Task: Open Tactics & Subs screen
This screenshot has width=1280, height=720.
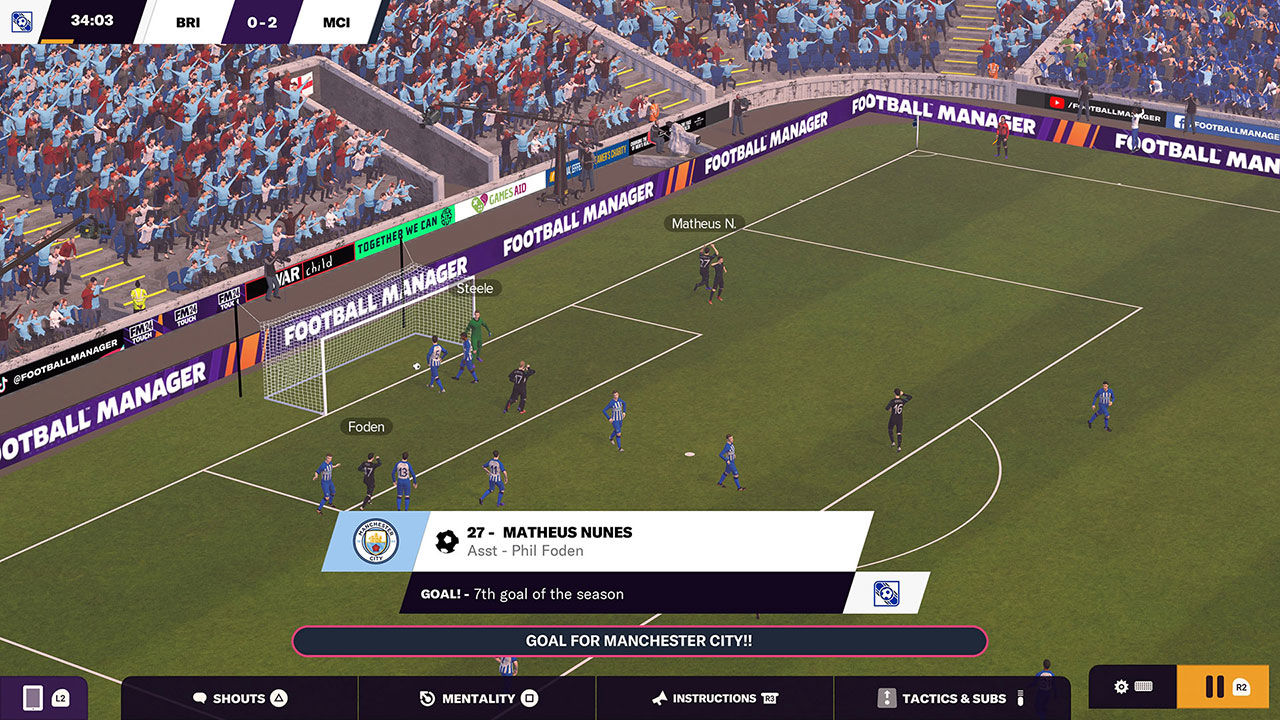Action: click(x=952, y=698)
